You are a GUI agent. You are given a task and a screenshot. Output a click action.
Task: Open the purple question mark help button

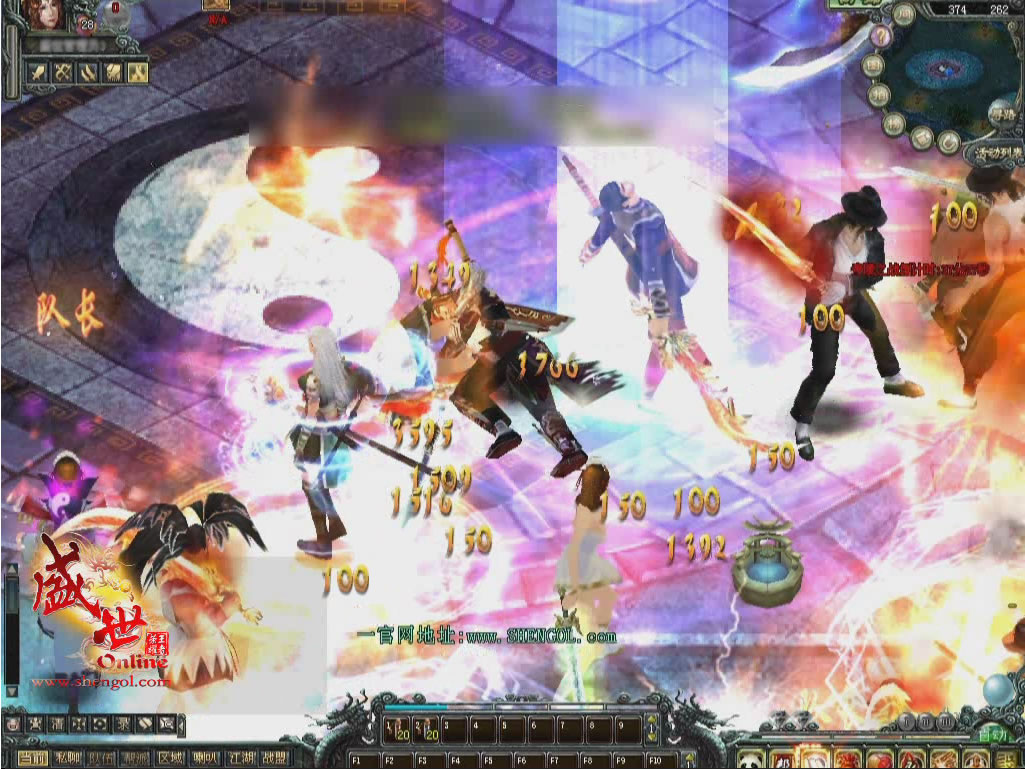(883, 38)
